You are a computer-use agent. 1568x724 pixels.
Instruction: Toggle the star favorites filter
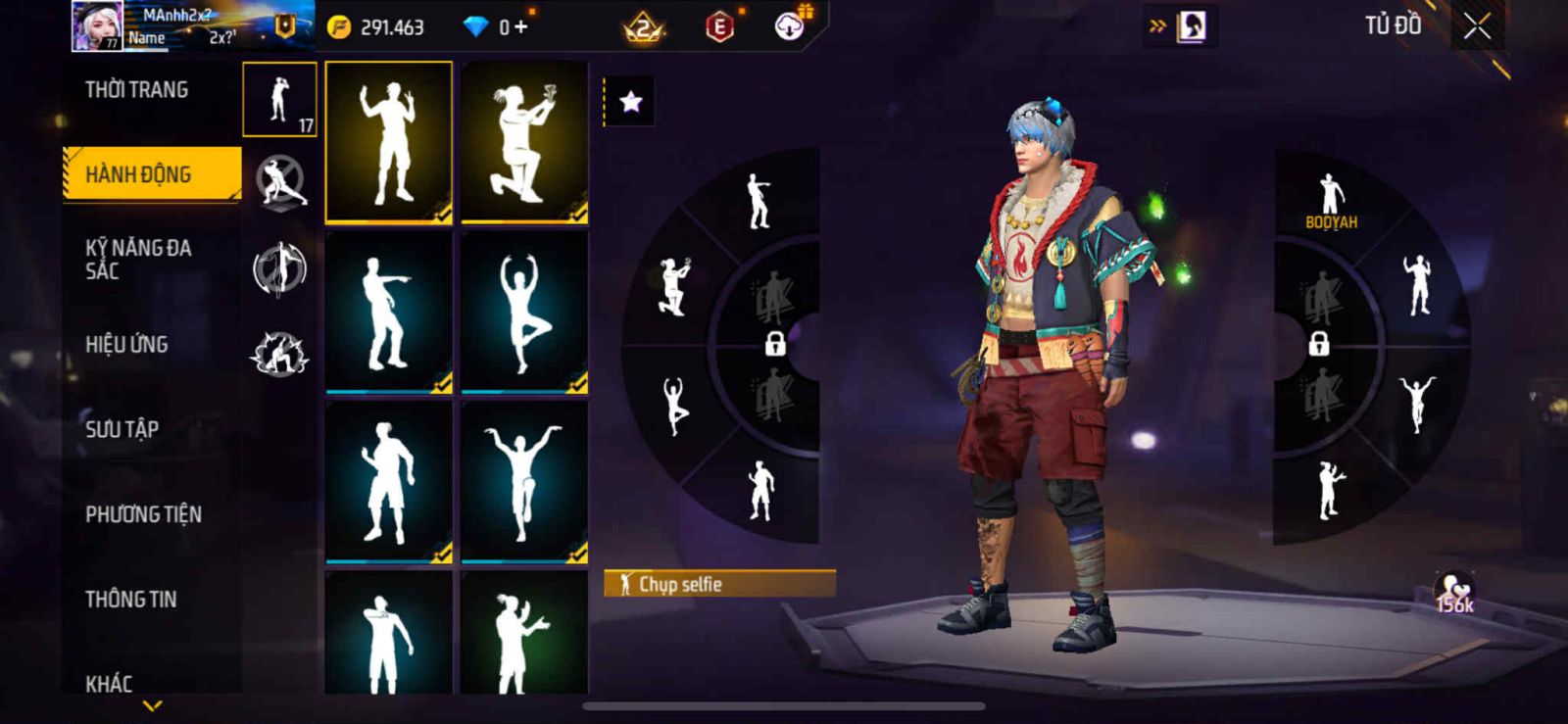point(630,101)
